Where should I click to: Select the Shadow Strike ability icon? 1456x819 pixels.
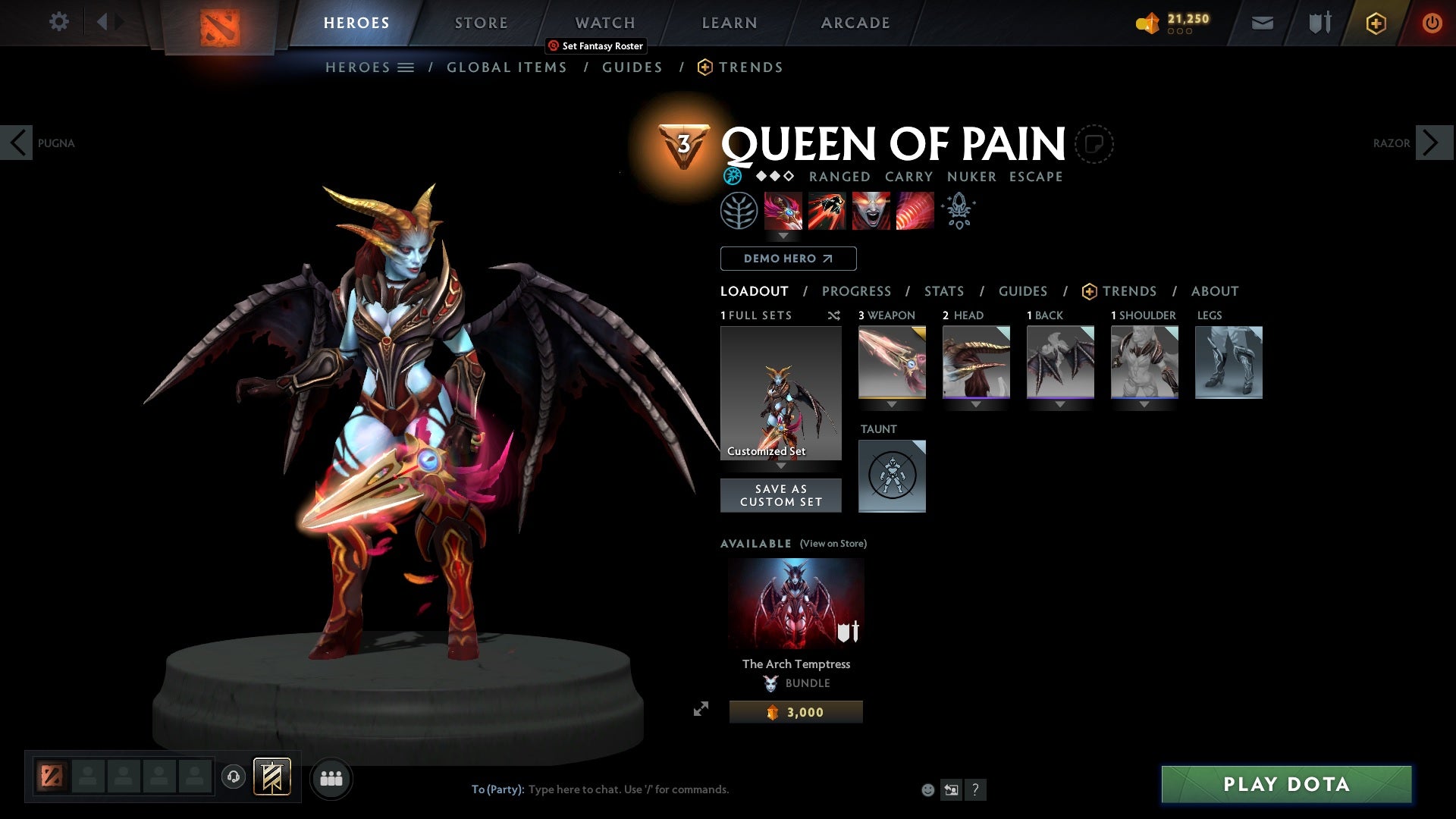click(x=783, y=210)
